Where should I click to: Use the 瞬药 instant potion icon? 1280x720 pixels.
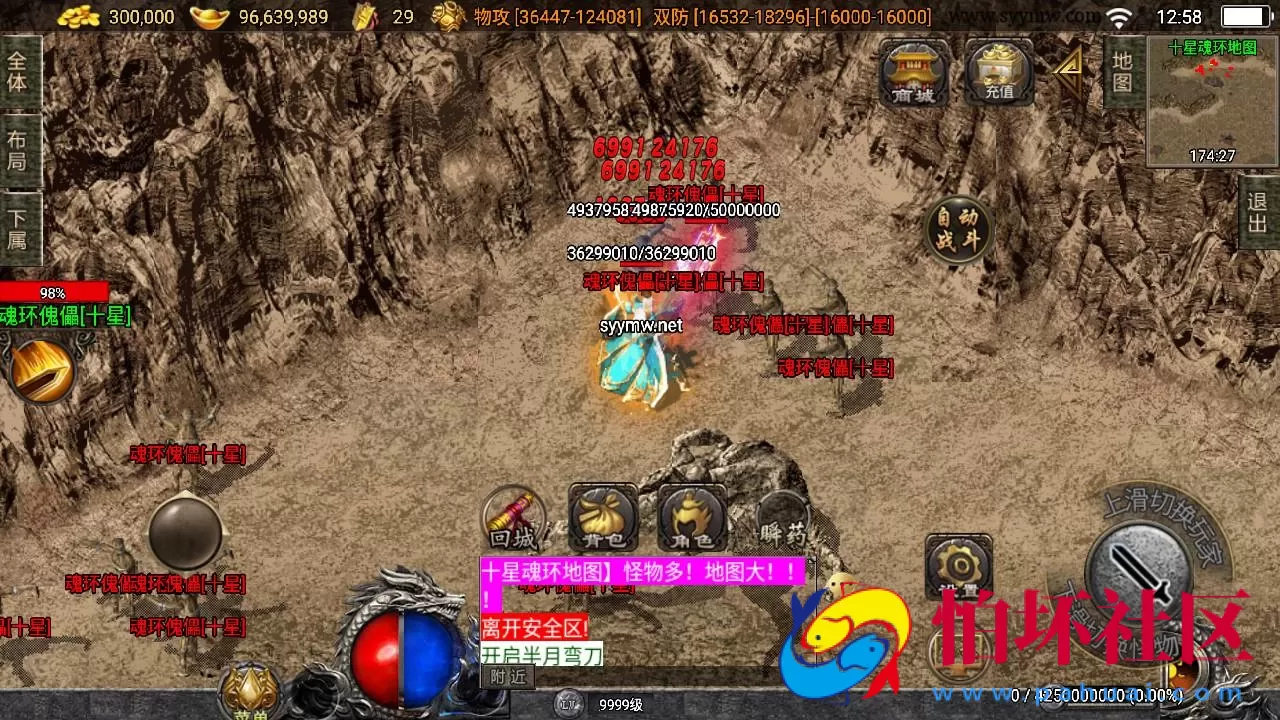[782, 518]
